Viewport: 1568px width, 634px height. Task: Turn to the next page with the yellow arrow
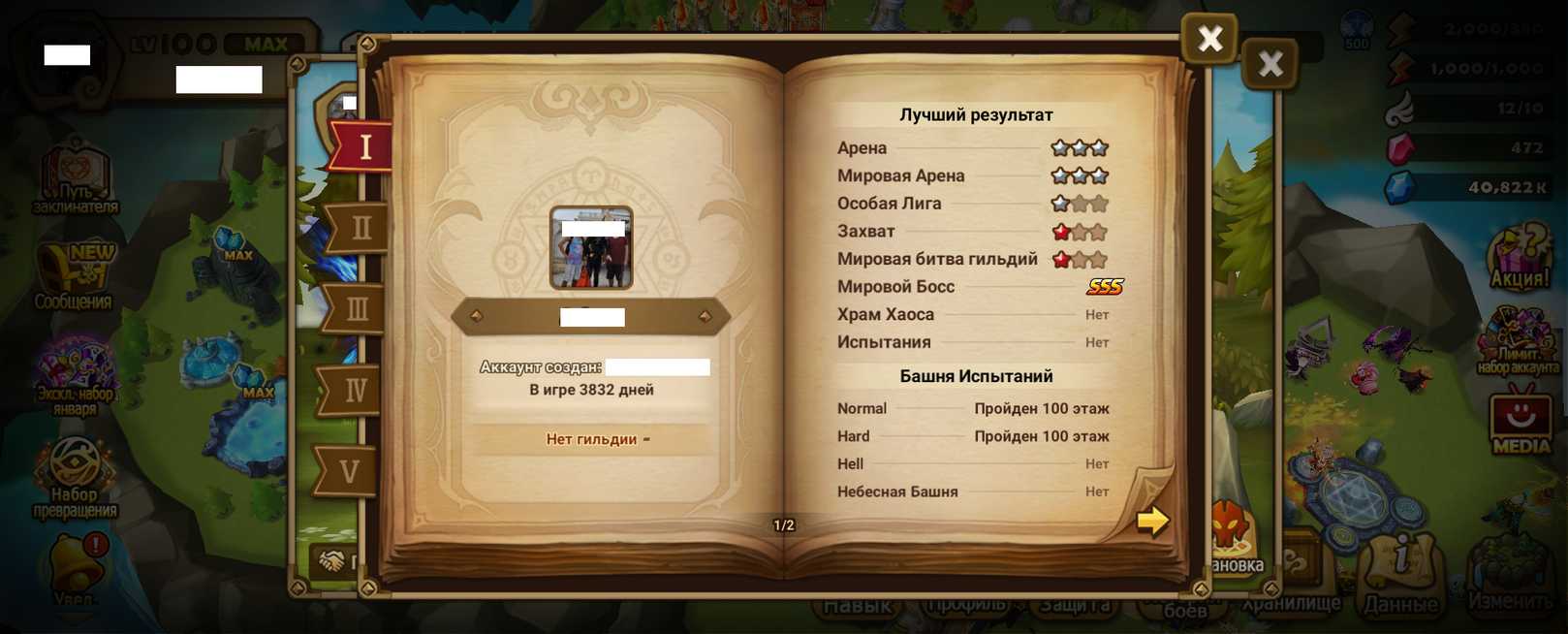[1152, 521]
